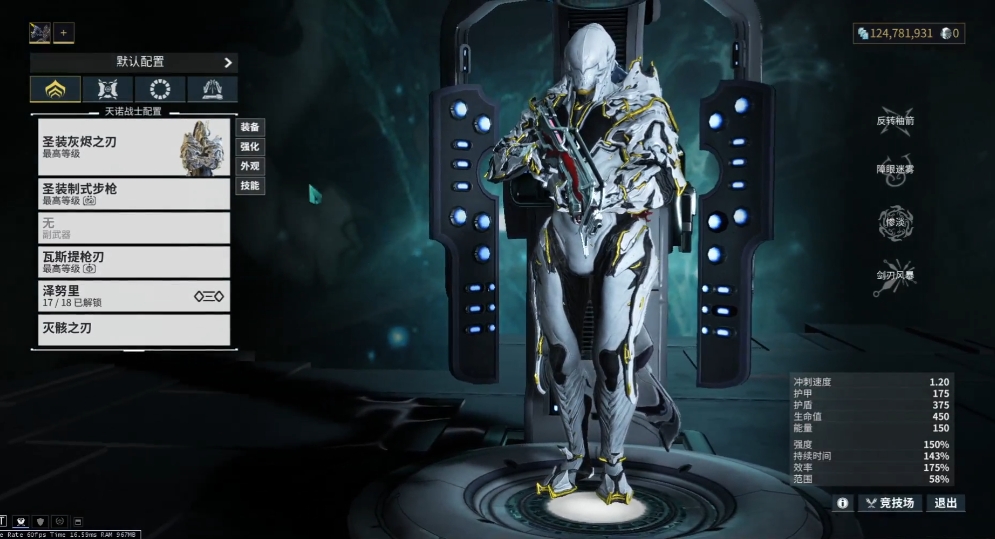Exit the arsenal with 退出

coord(945,503)
